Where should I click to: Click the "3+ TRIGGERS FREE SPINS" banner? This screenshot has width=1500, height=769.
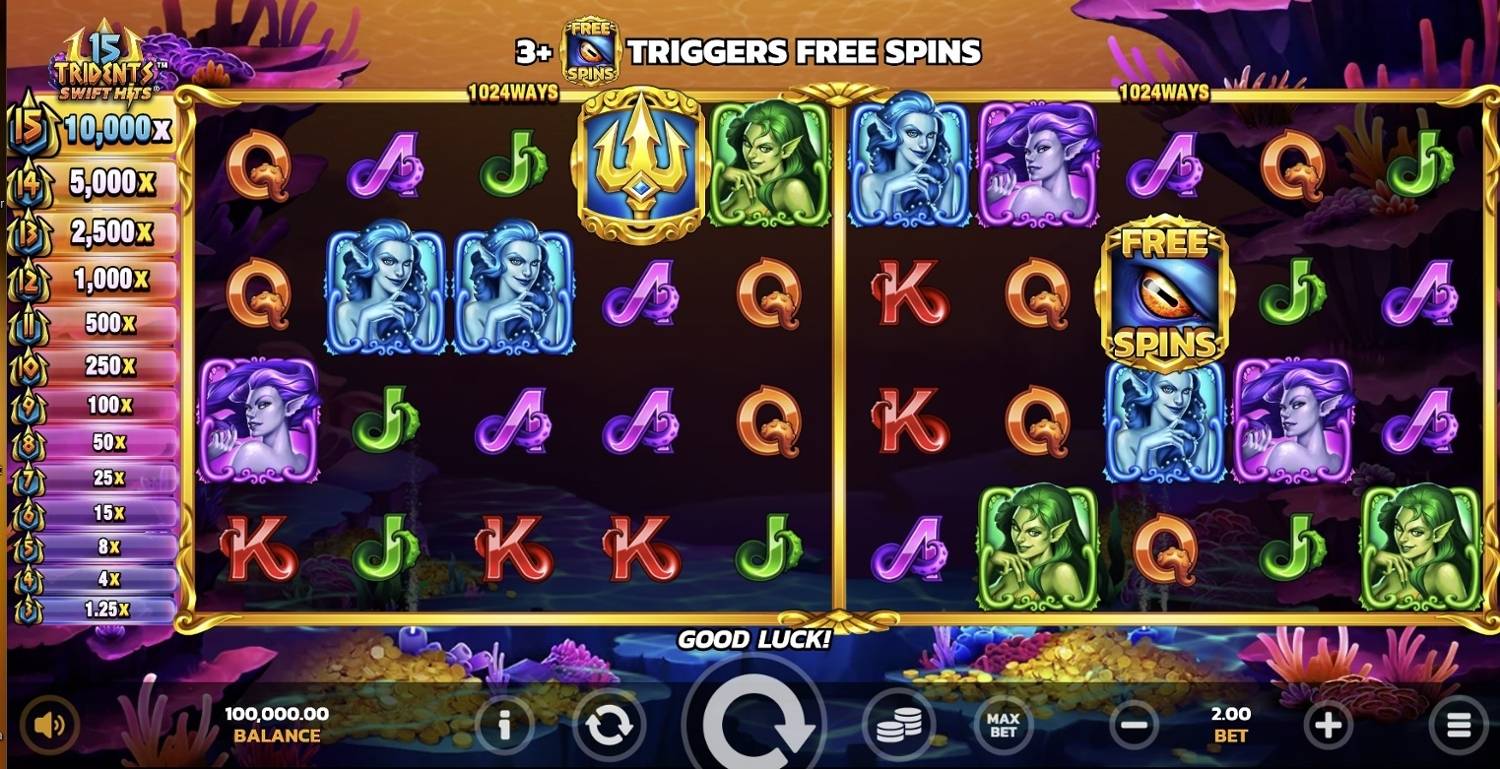pyautogui.click(x=800, y=51)
